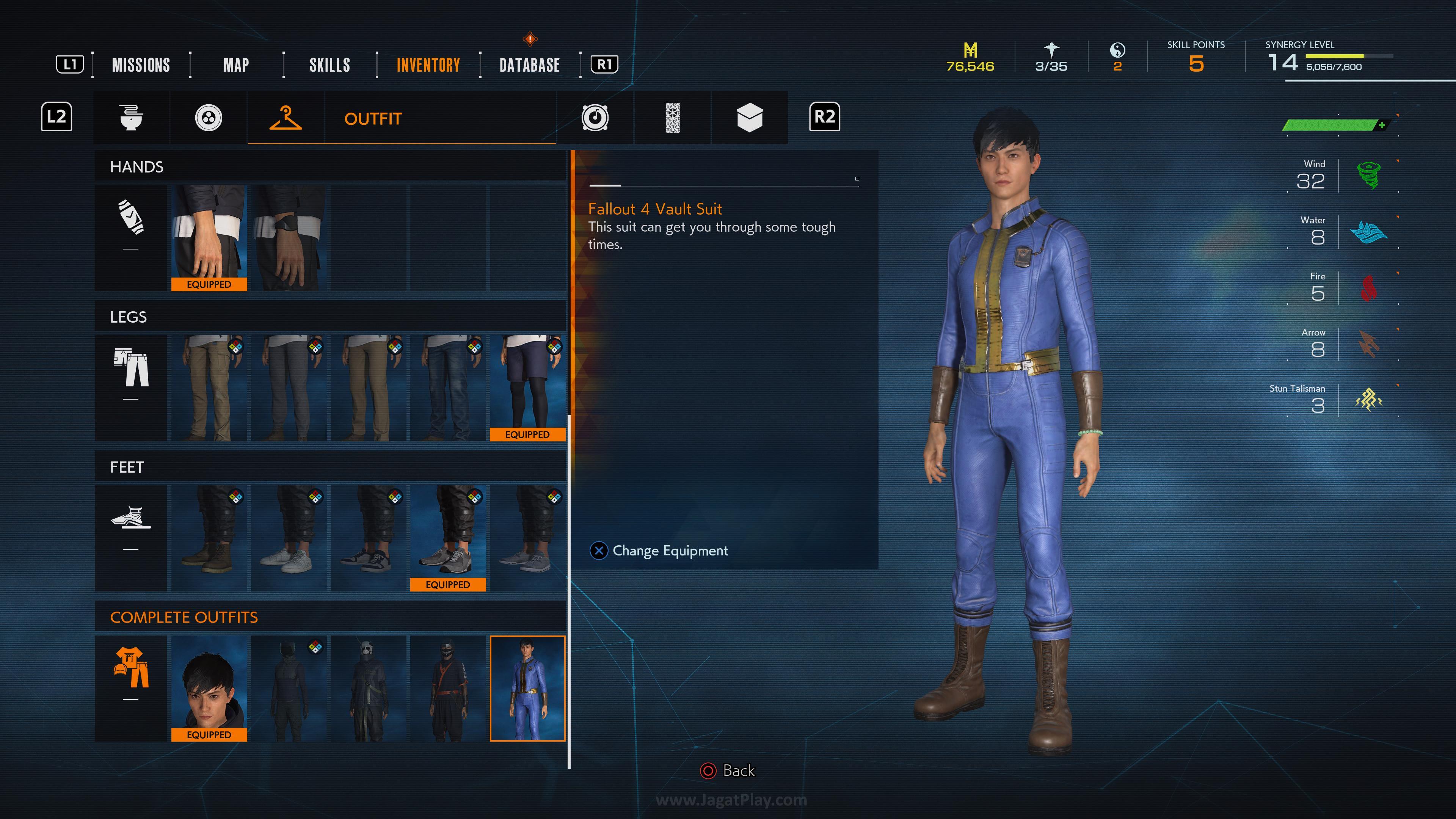
Task: Select the prayer beads inventory category
Action: tap(209, 118)
